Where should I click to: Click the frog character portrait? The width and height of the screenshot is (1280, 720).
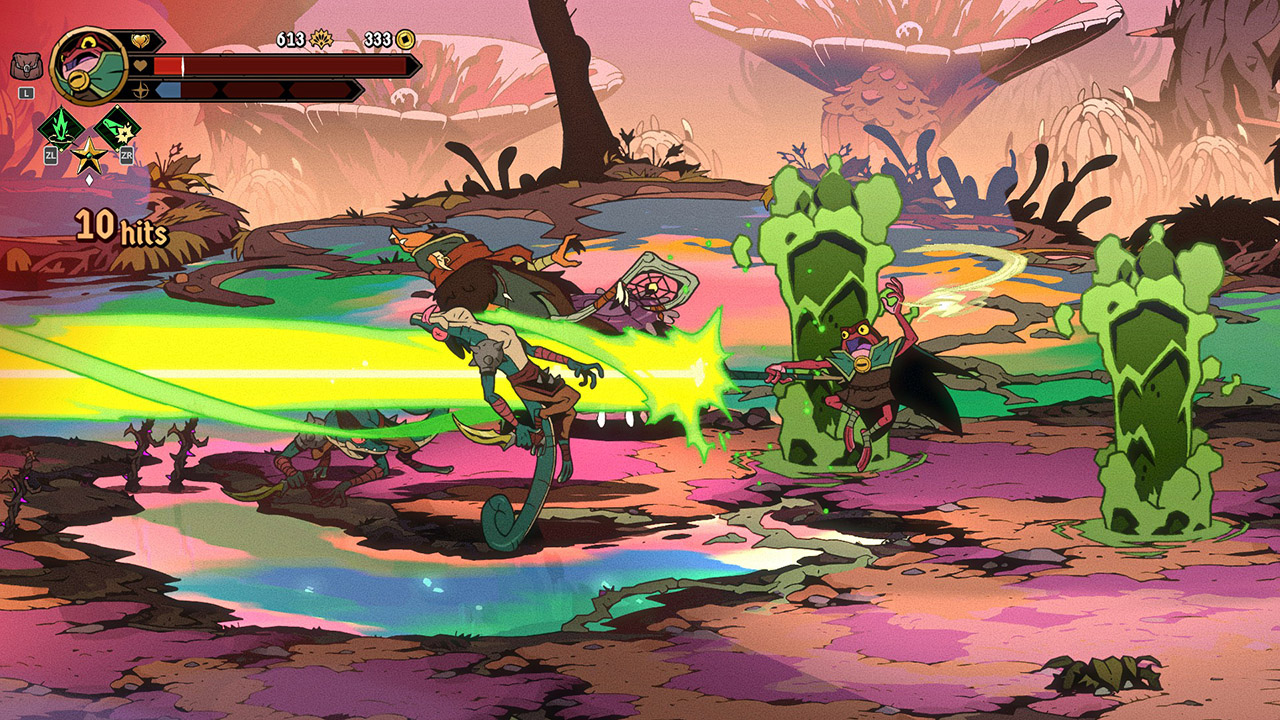(88, 65)
